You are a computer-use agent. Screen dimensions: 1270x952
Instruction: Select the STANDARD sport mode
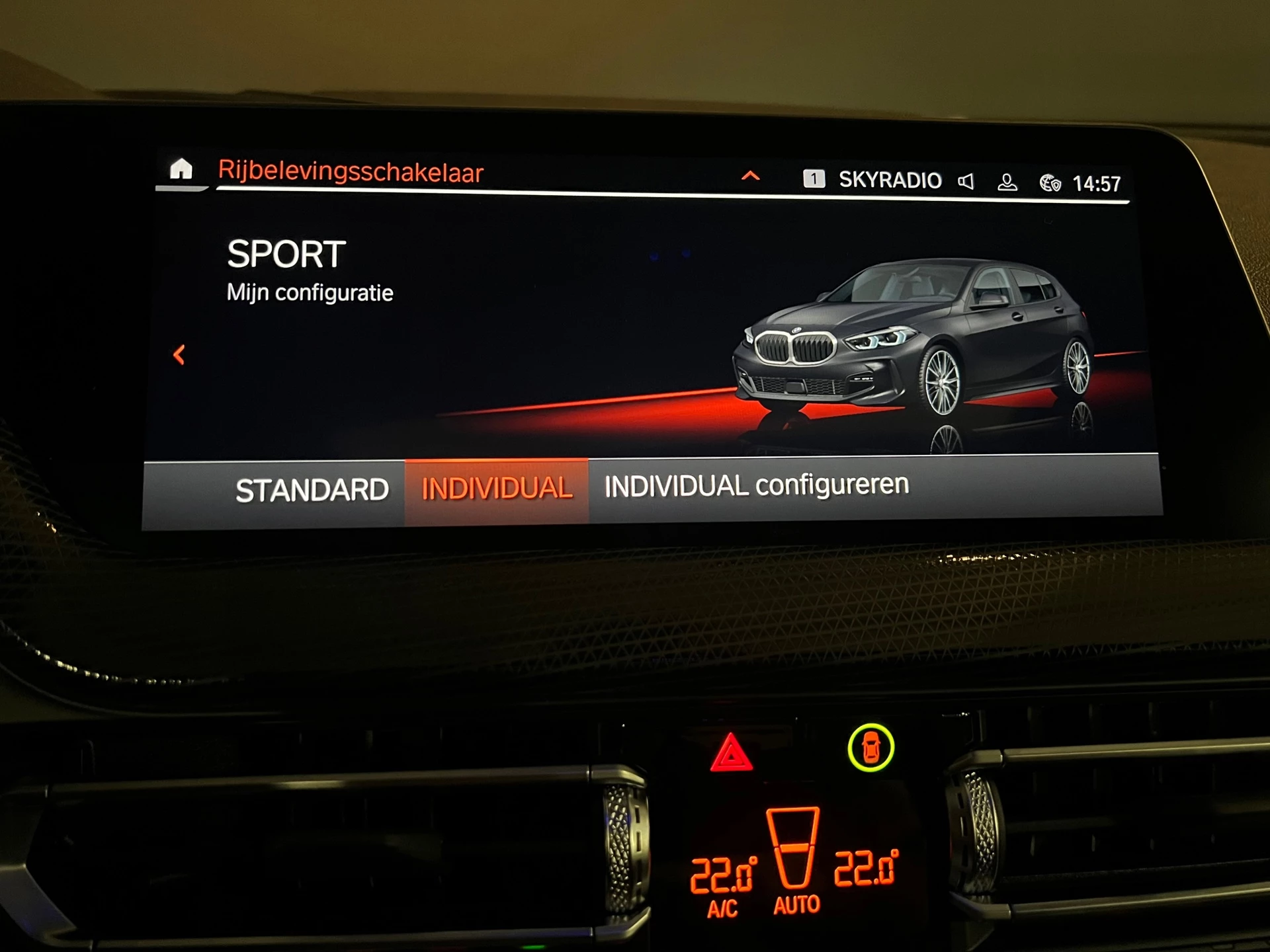click(x=312, y=491)
